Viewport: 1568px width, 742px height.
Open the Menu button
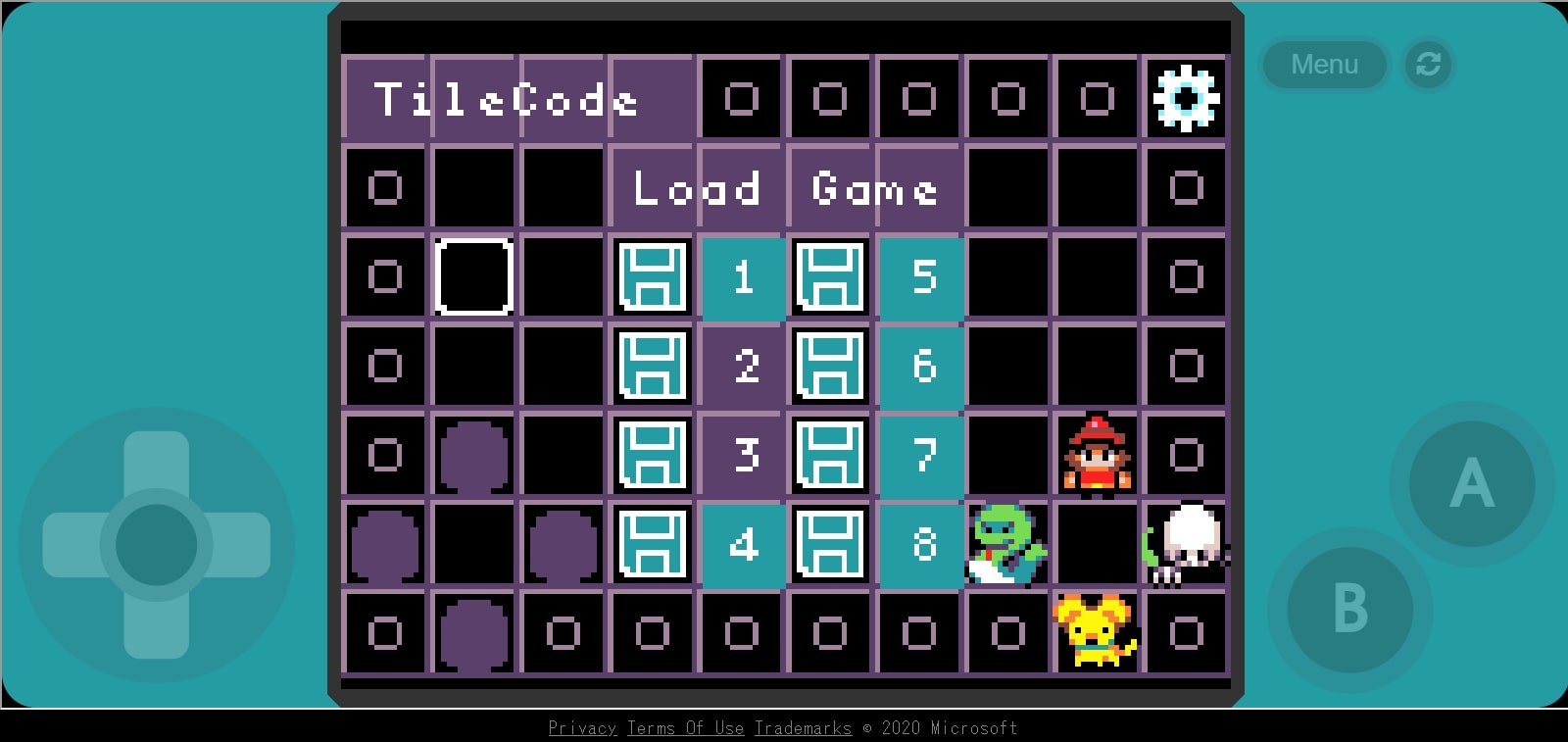1324,65
